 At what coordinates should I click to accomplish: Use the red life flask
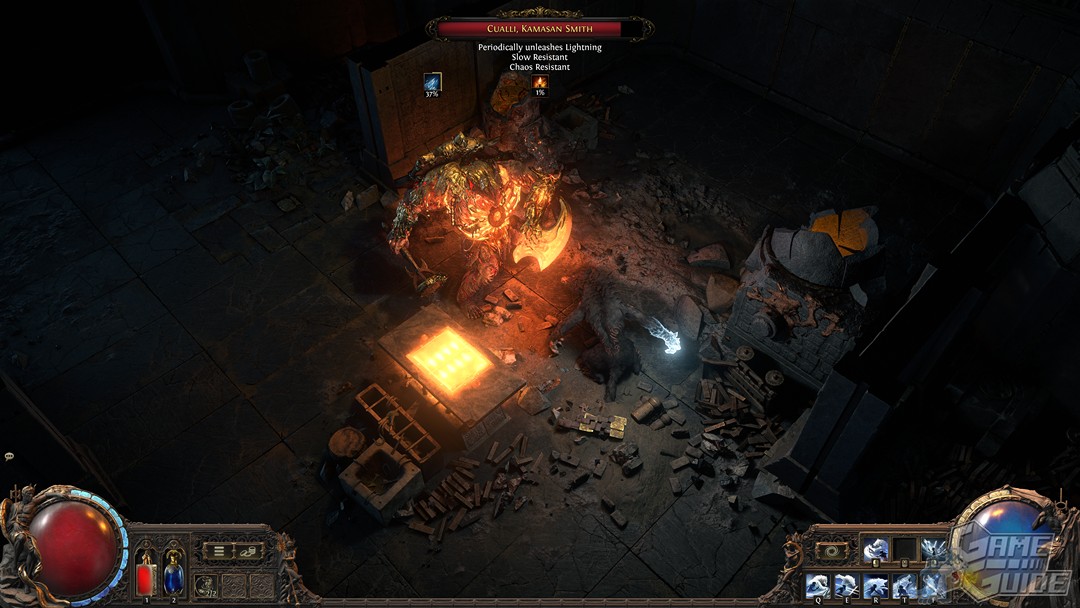coord(146,574)
